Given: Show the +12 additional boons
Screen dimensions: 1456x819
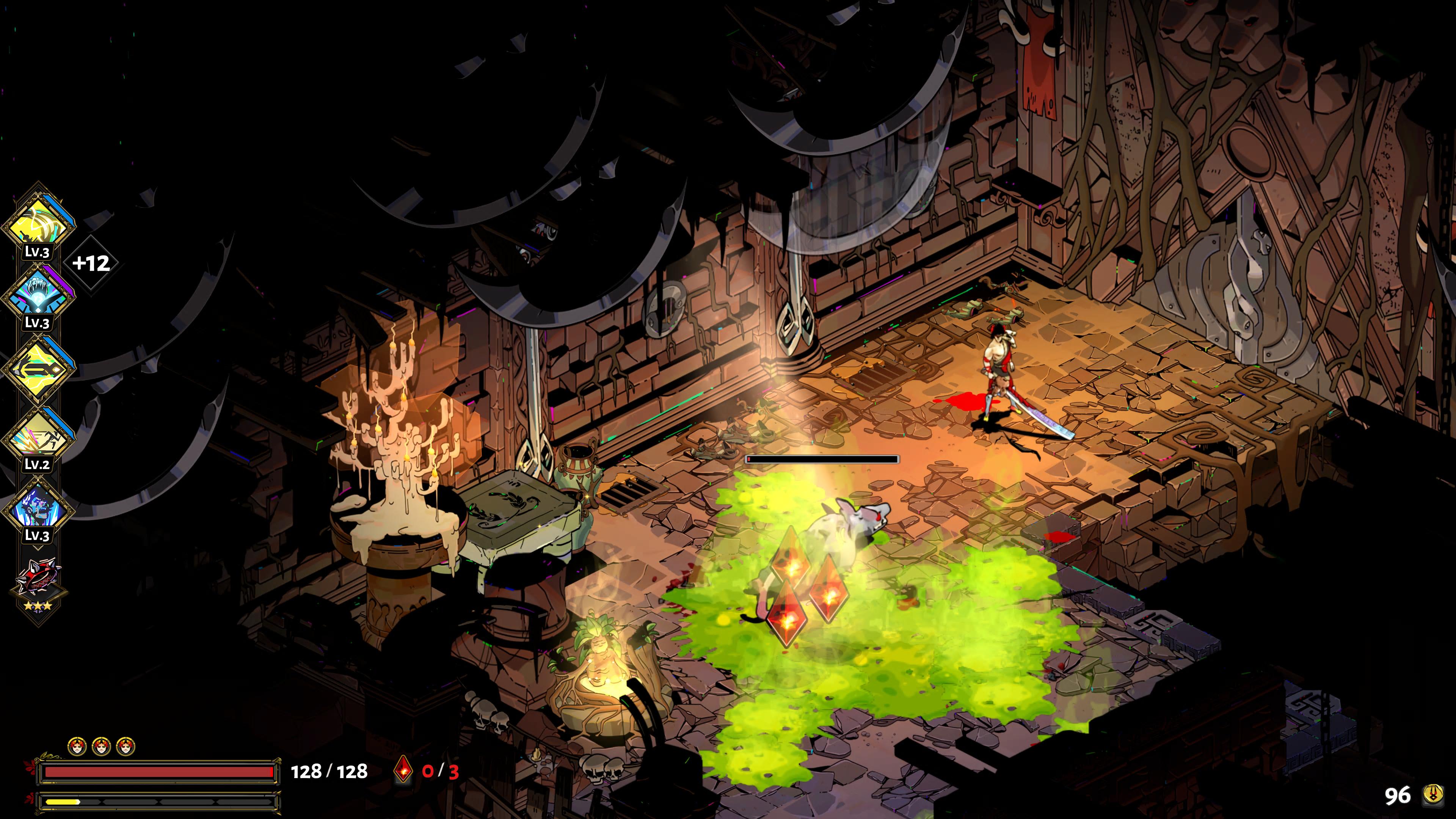Looking at the screenshot, I should 91,264.
